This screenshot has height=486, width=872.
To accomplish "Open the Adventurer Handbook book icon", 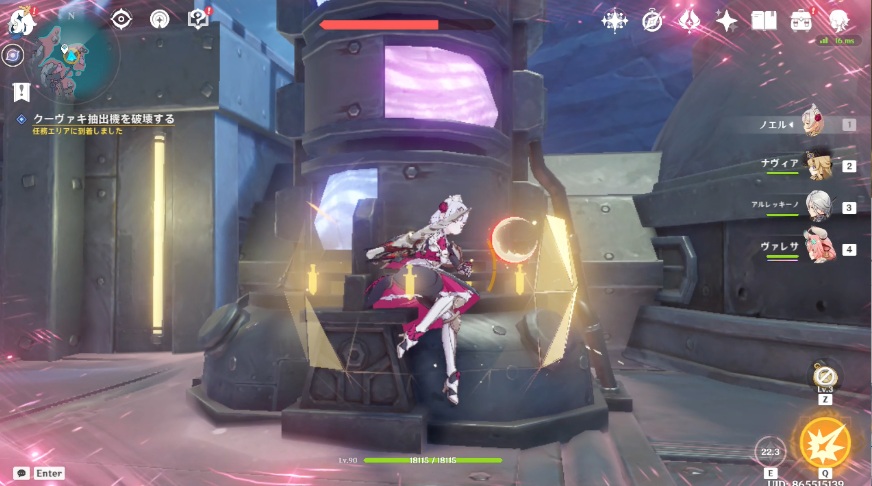I will pyautogui.click(x=764, y=20).
